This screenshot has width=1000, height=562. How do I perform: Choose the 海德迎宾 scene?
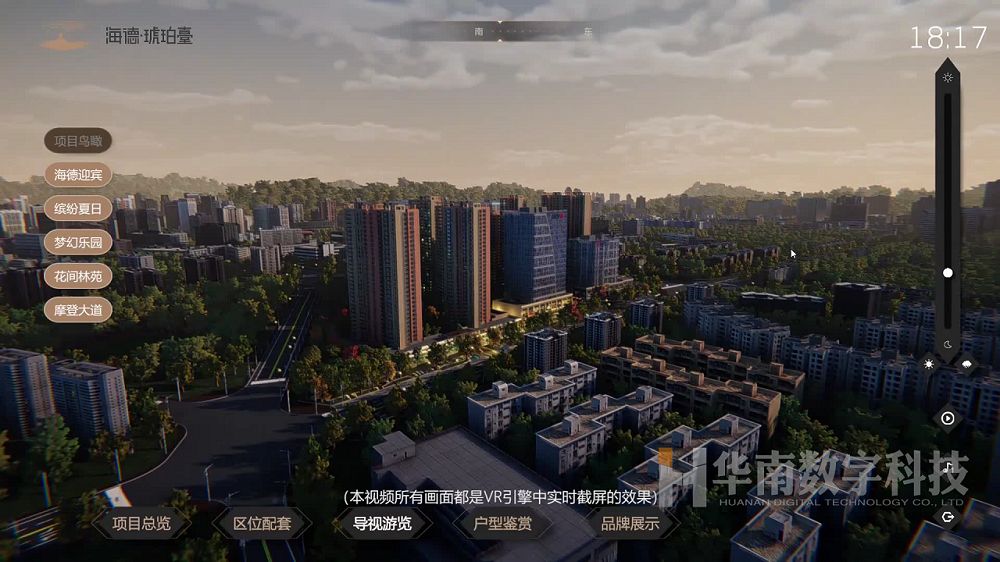click(x=78, y=175)
